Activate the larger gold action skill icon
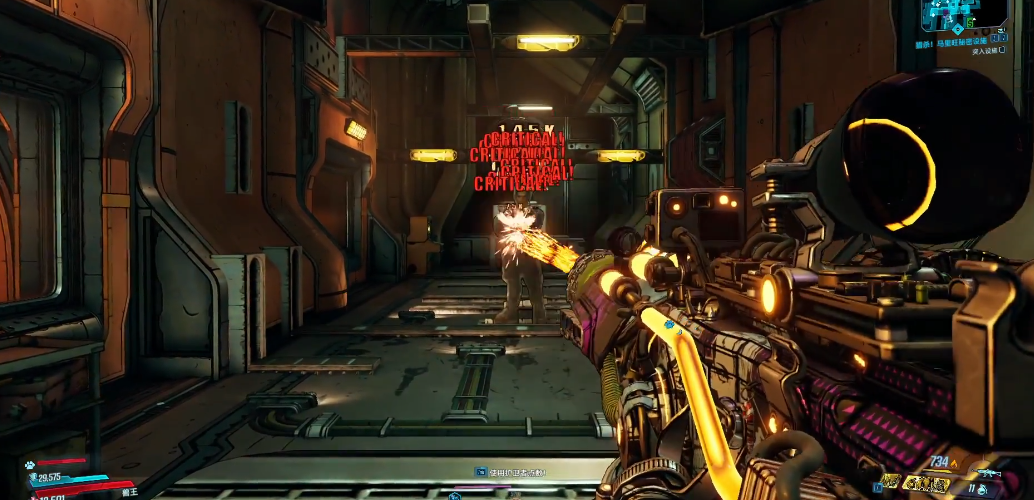The width and height of the screenshot is (1034, 500). click(x=924, y=484)
